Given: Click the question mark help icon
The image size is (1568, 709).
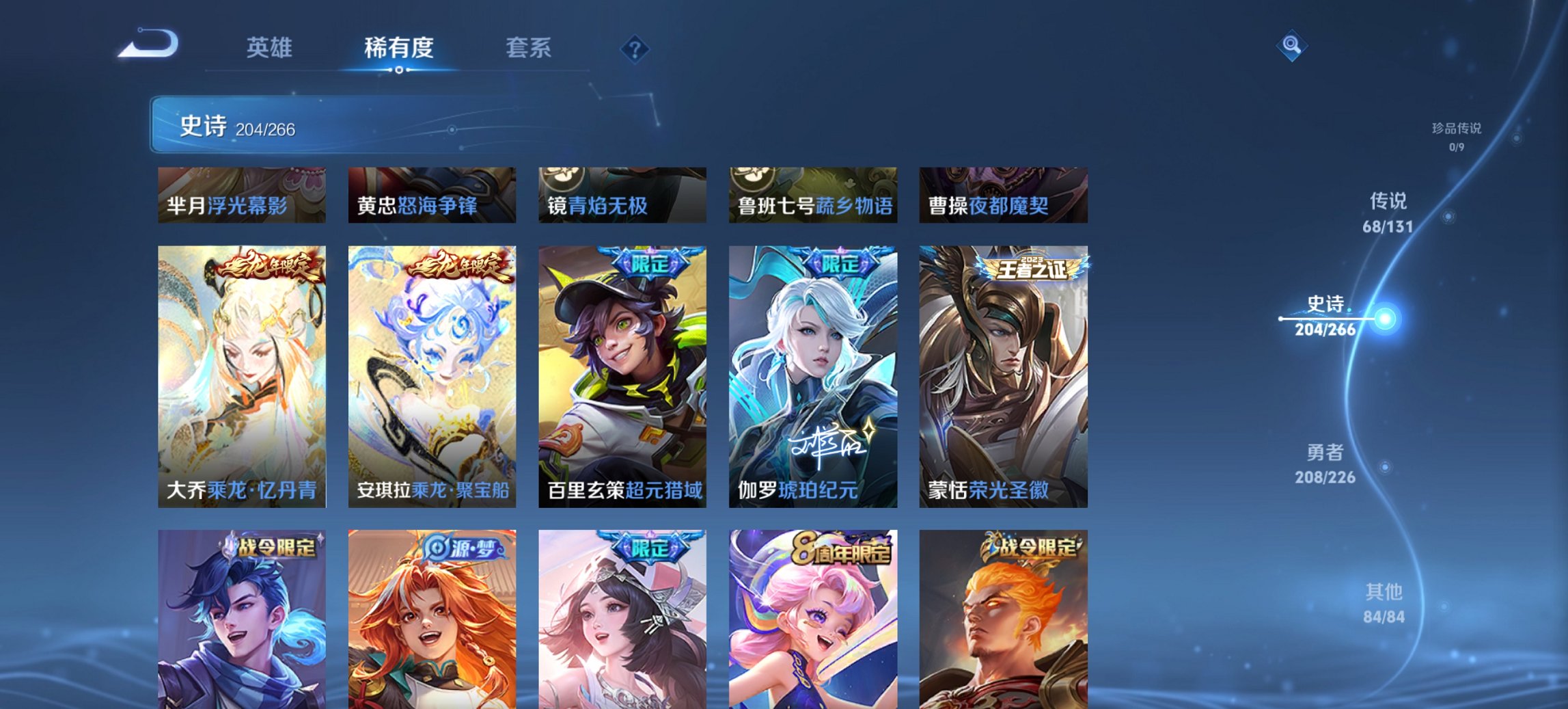Looking at the screenshot, I should pyautogui.click(x=634, y=49).
